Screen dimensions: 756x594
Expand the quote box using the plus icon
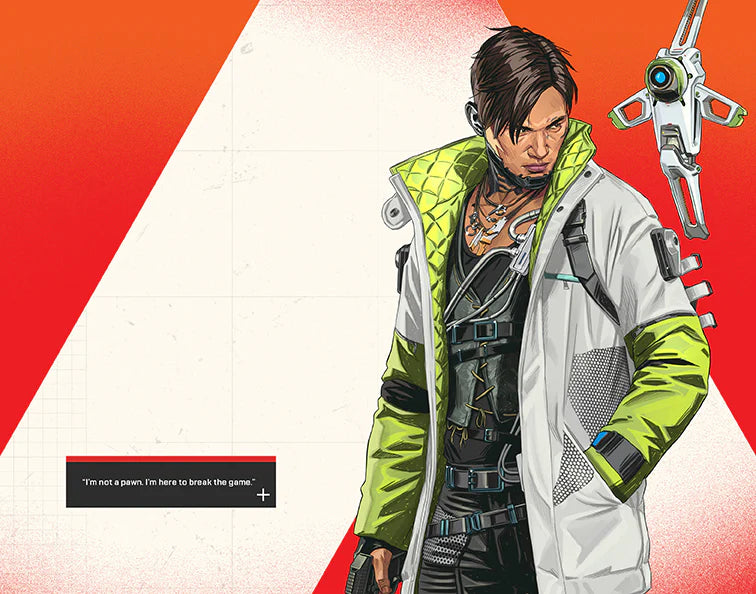[263, 495]
